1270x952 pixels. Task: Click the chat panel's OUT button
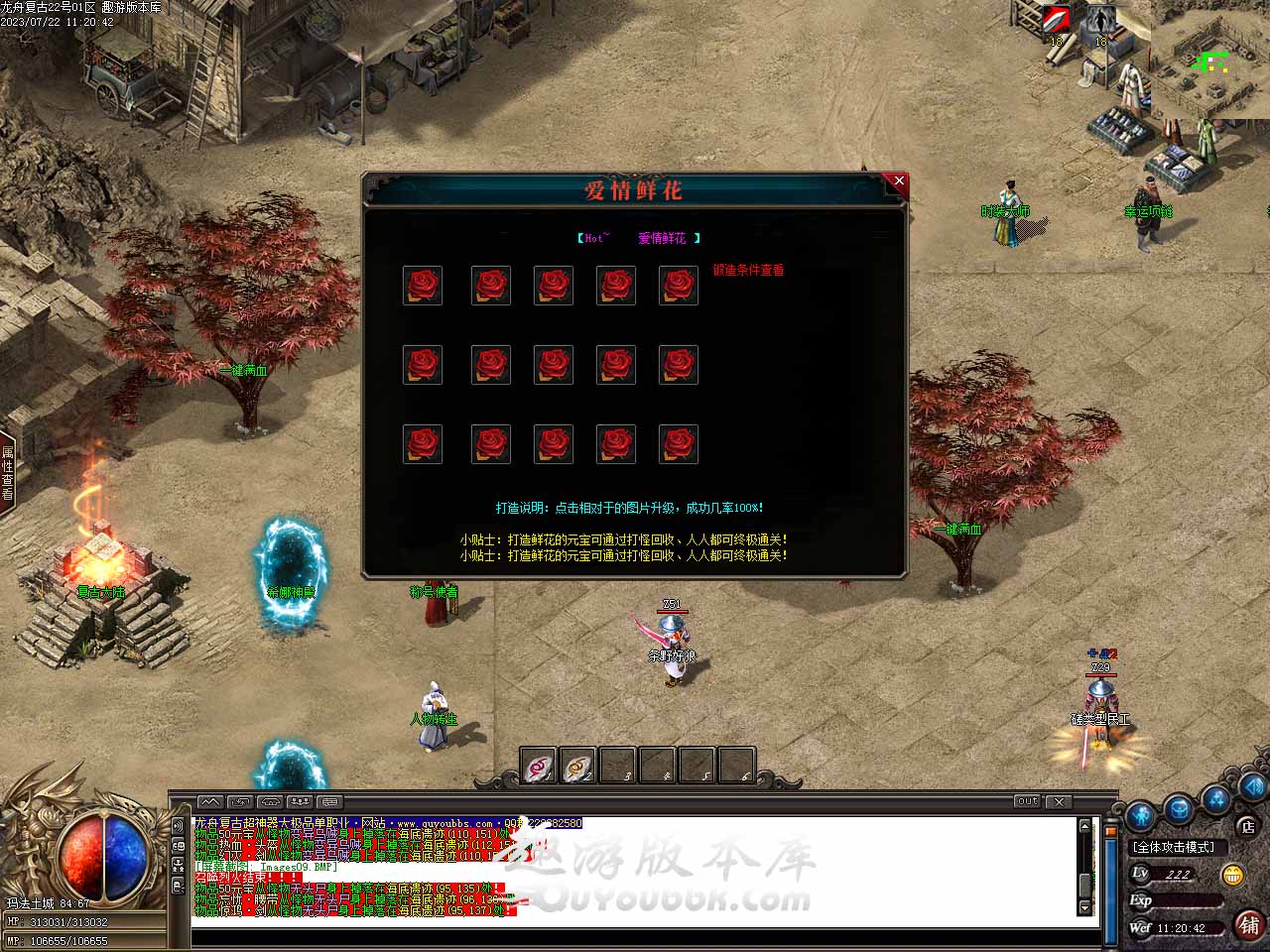pos(1027,801)
